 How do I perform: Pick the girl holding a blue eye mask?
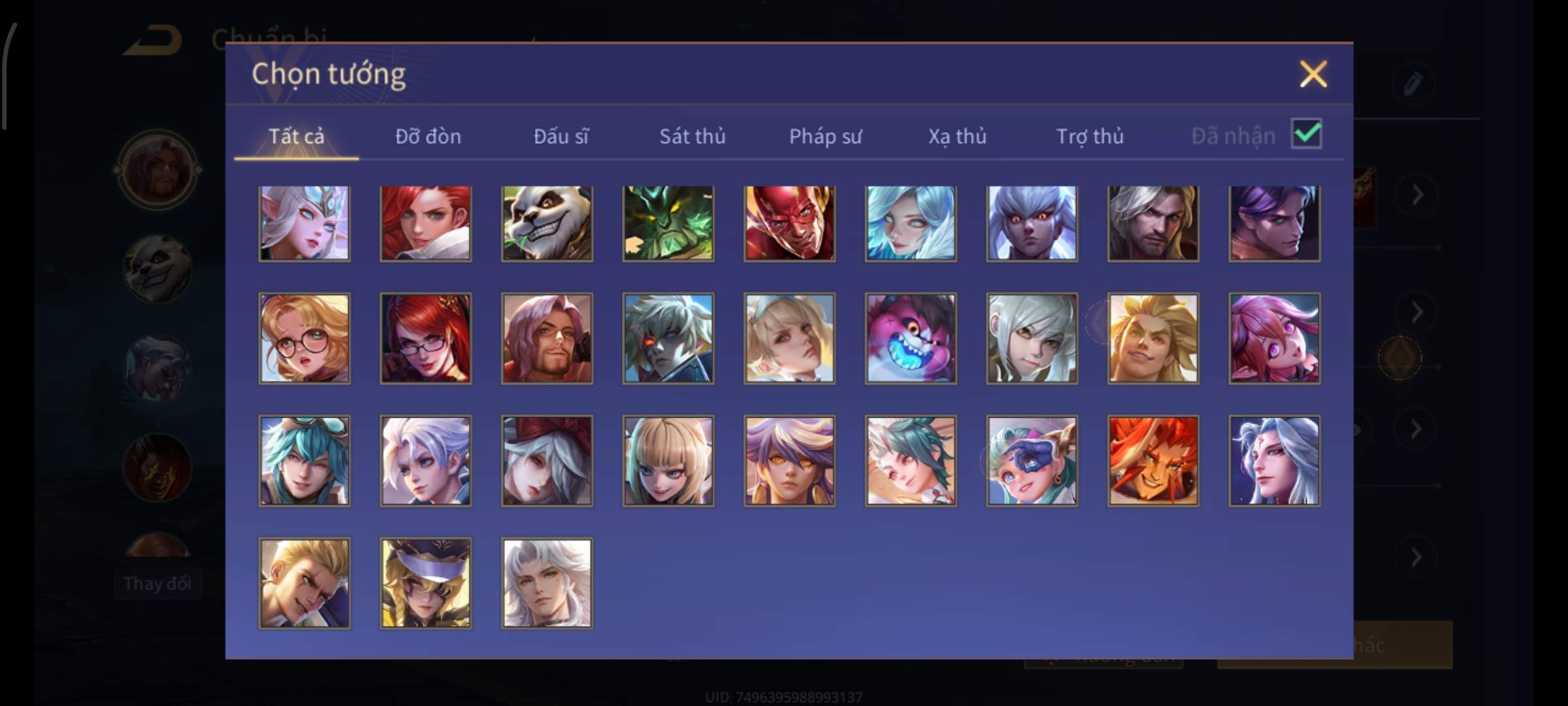pos(1032,461)
